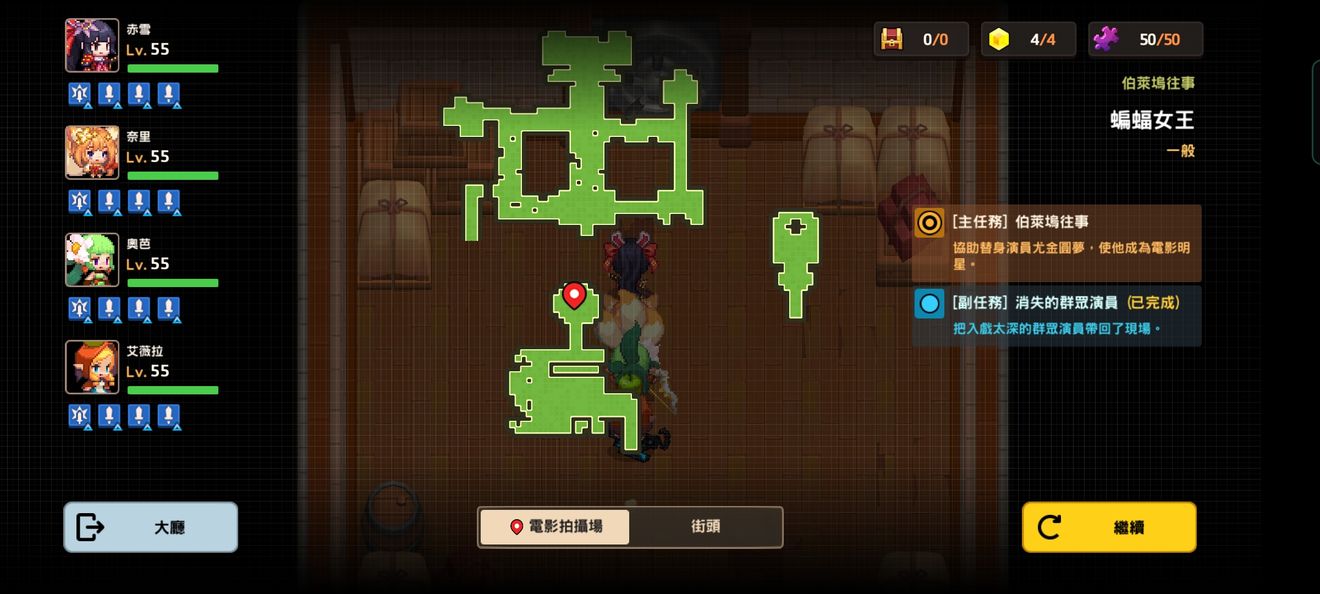Open the main quest 伯萊塢往事 entry
Screen dimensions: 1320x594
(x=1057, y=243)
